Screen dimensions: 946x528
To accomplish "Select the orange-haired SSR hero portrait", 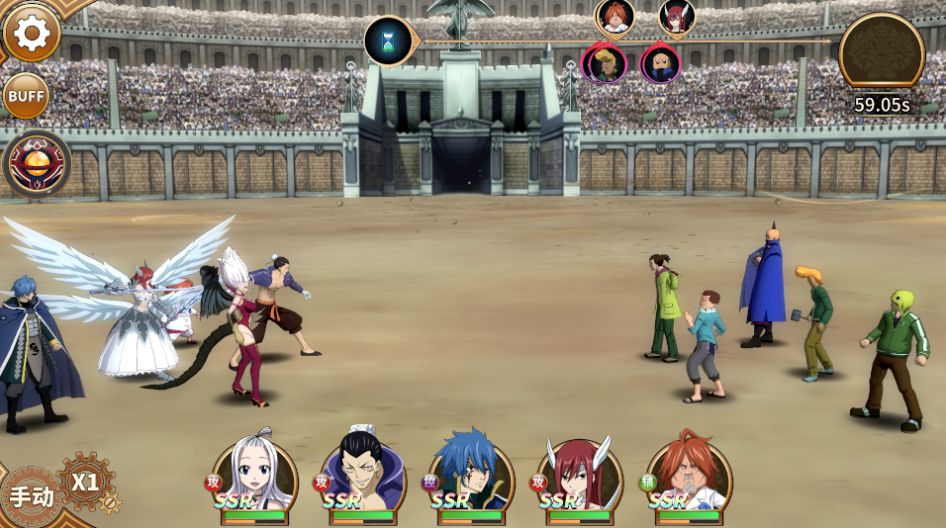I will click(x=688, y=476).
